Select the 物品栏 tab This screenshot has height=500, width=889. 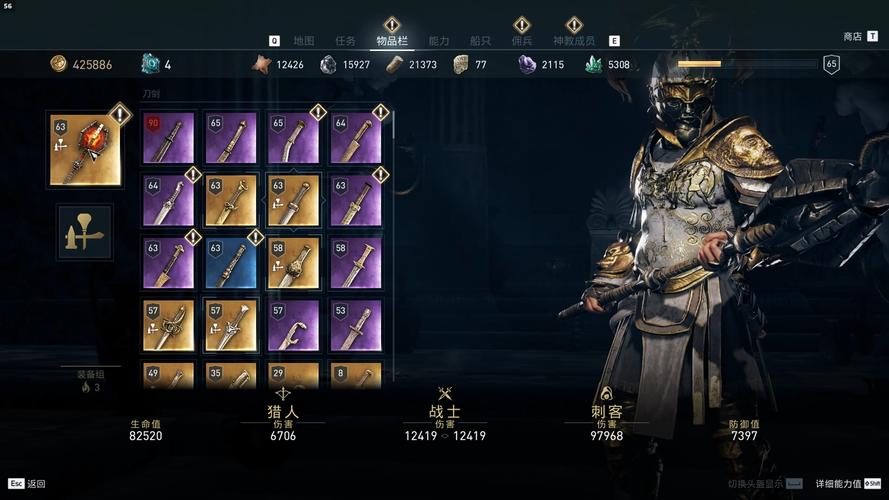click(x=392, y=41)
